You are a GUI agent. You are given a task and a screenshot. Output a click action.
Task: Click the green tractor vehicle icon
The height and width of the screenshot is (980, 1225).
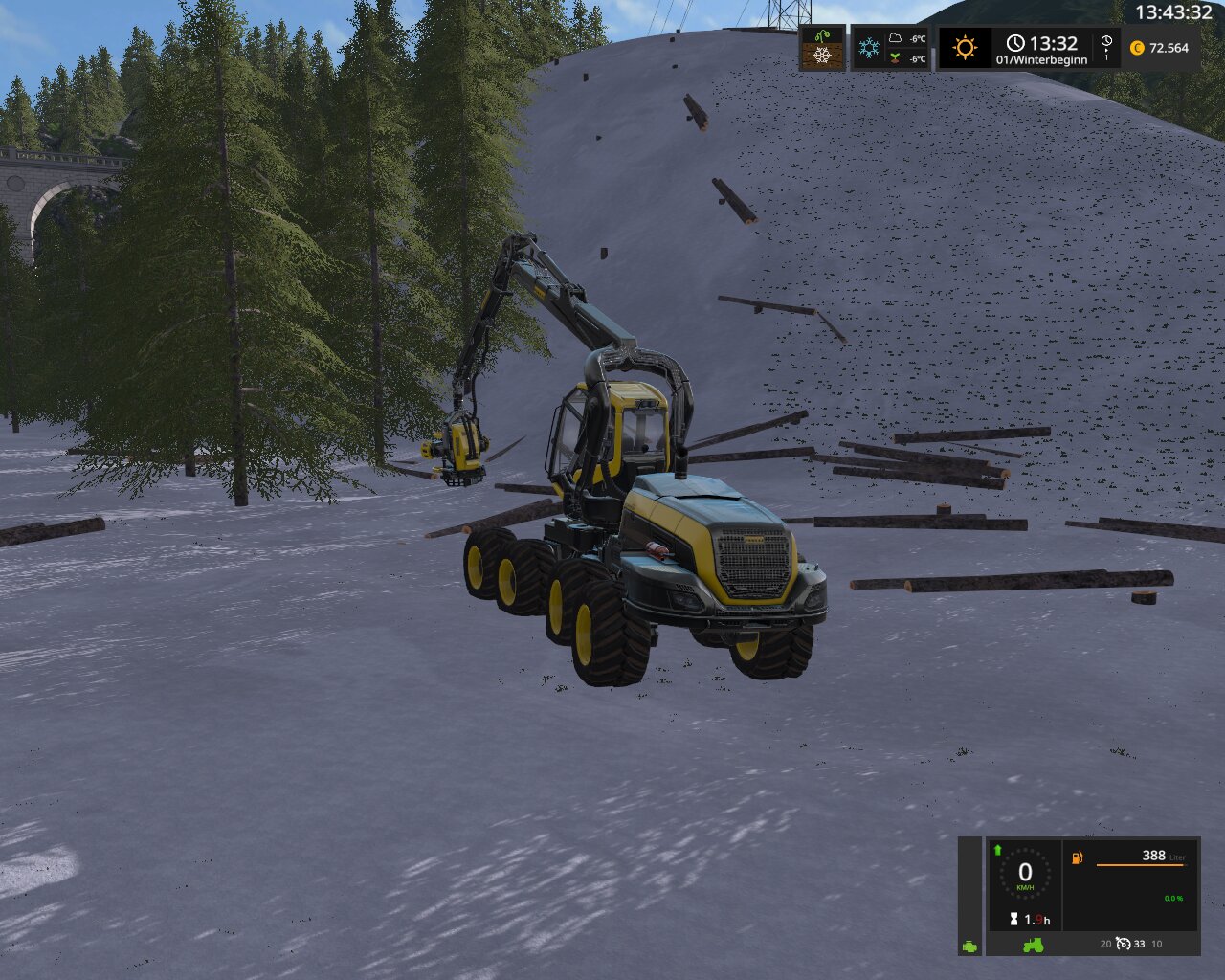1034,945
